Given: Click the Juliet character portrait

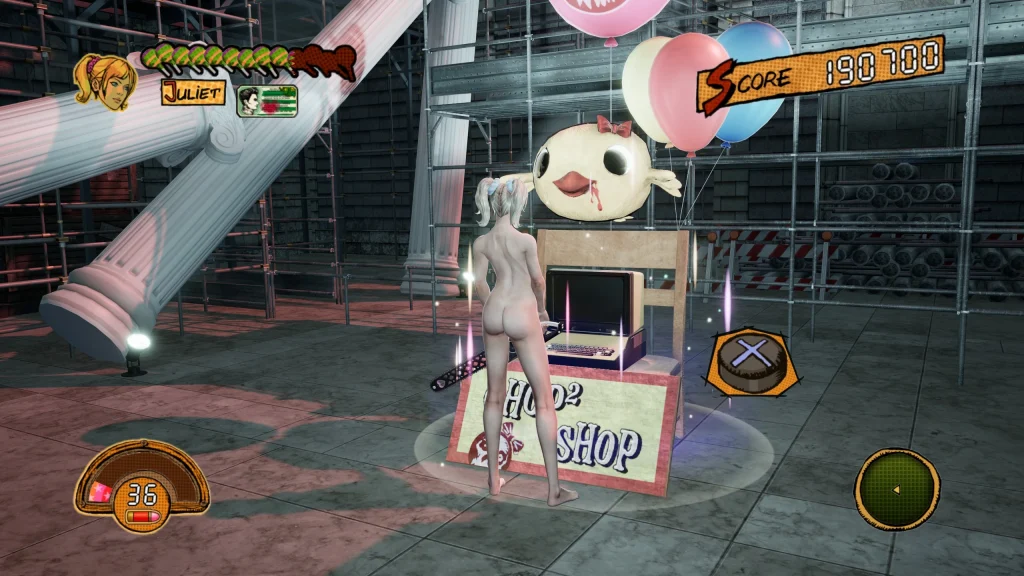Looking at the screenshot, I should [105, 78].
